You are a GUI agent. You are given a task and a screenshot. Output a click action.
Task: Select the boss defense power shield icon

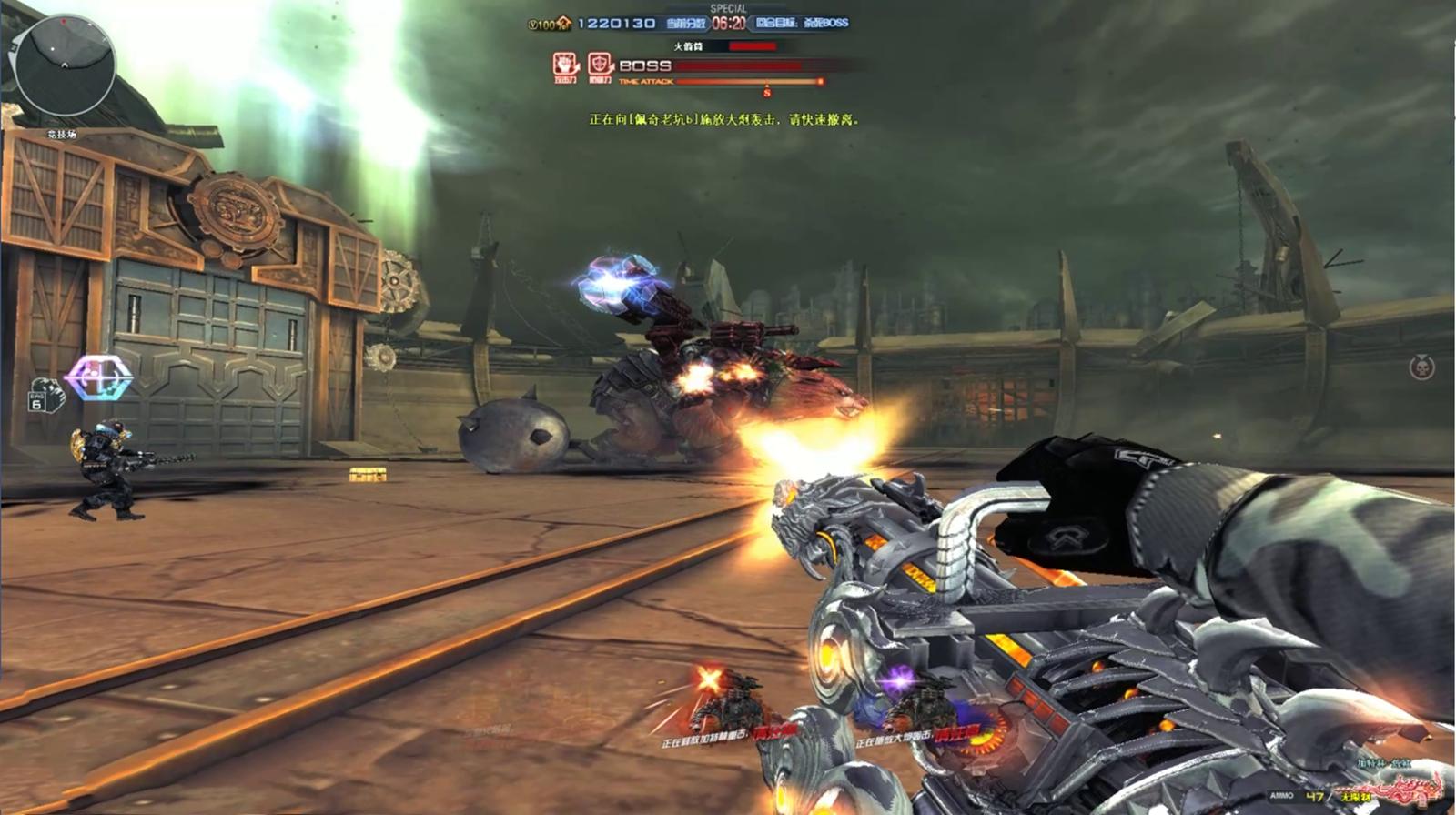[600, 65]
